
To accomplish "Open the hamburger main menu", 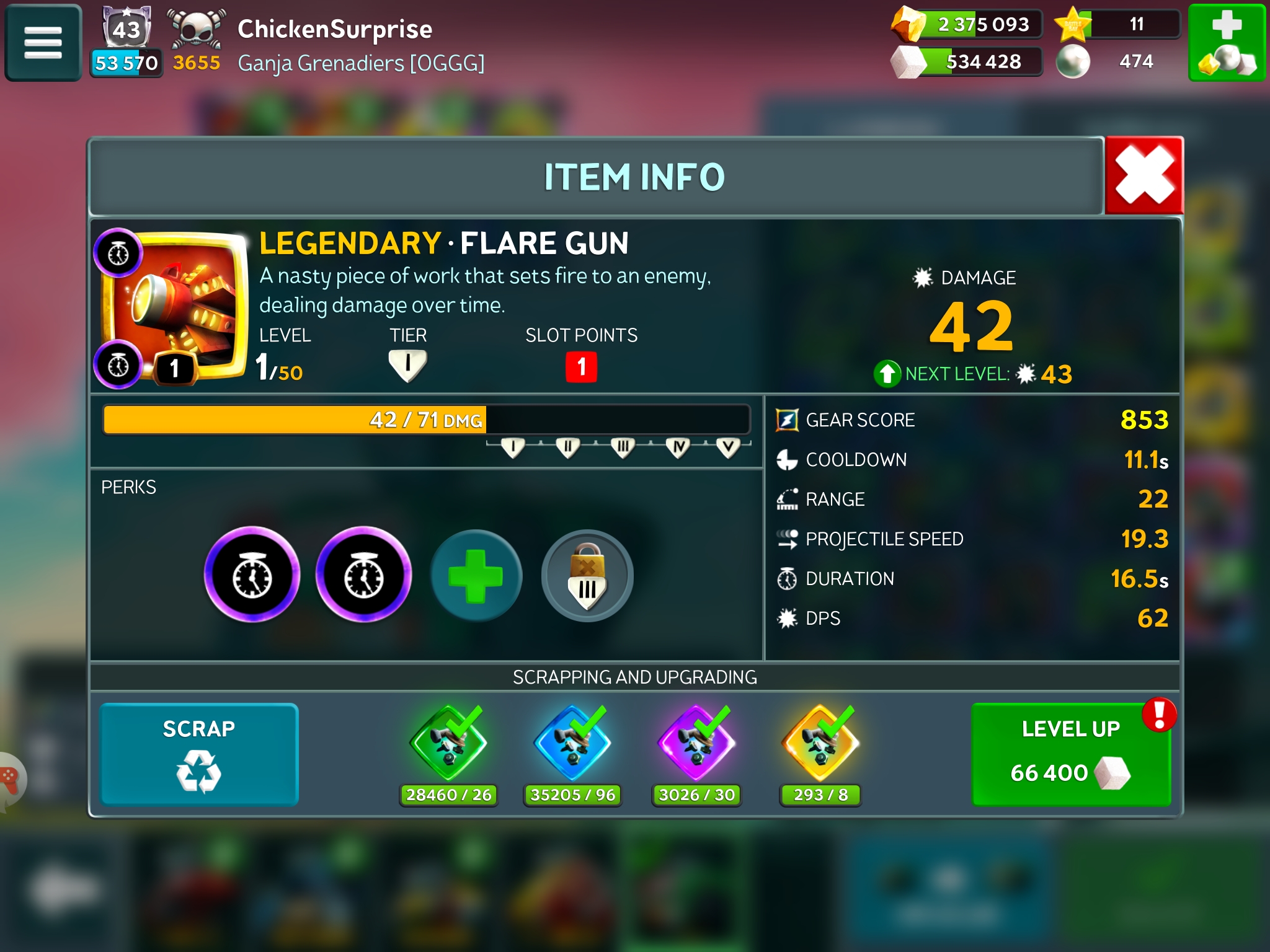I will tap(43, 43).
